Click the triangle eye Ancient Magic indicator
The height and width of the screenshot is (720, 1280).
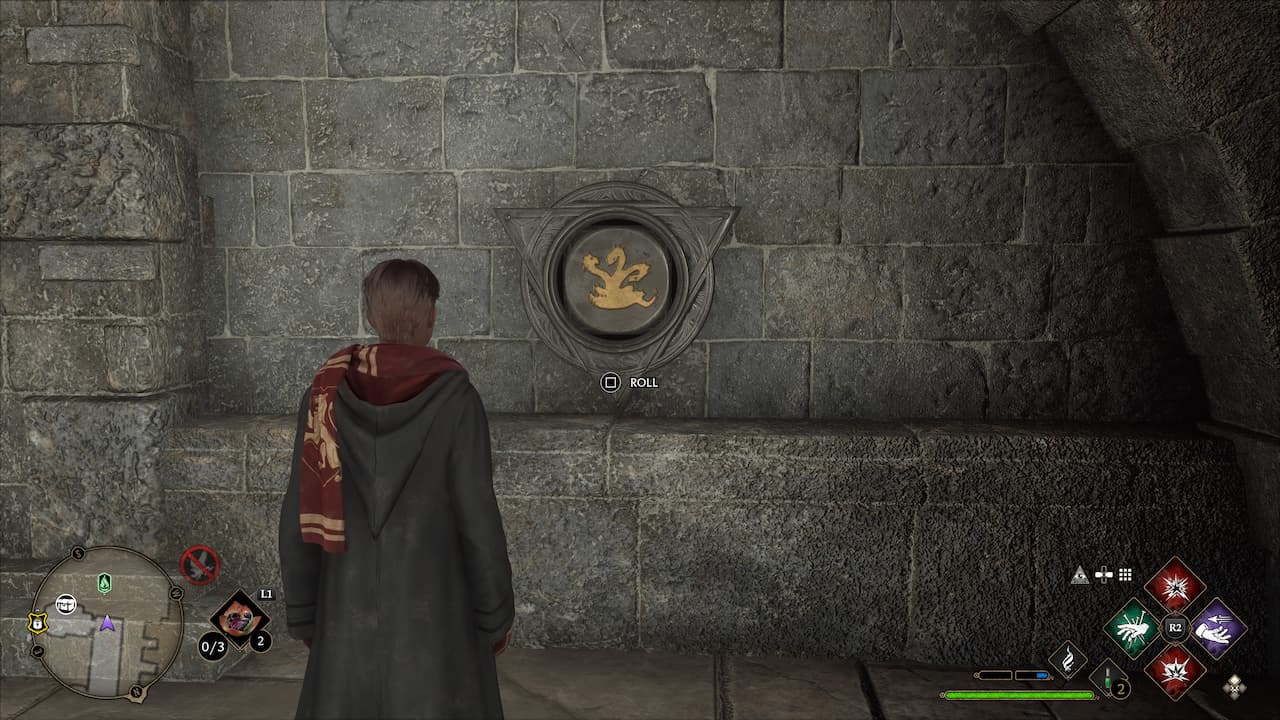pos(1081,575)
